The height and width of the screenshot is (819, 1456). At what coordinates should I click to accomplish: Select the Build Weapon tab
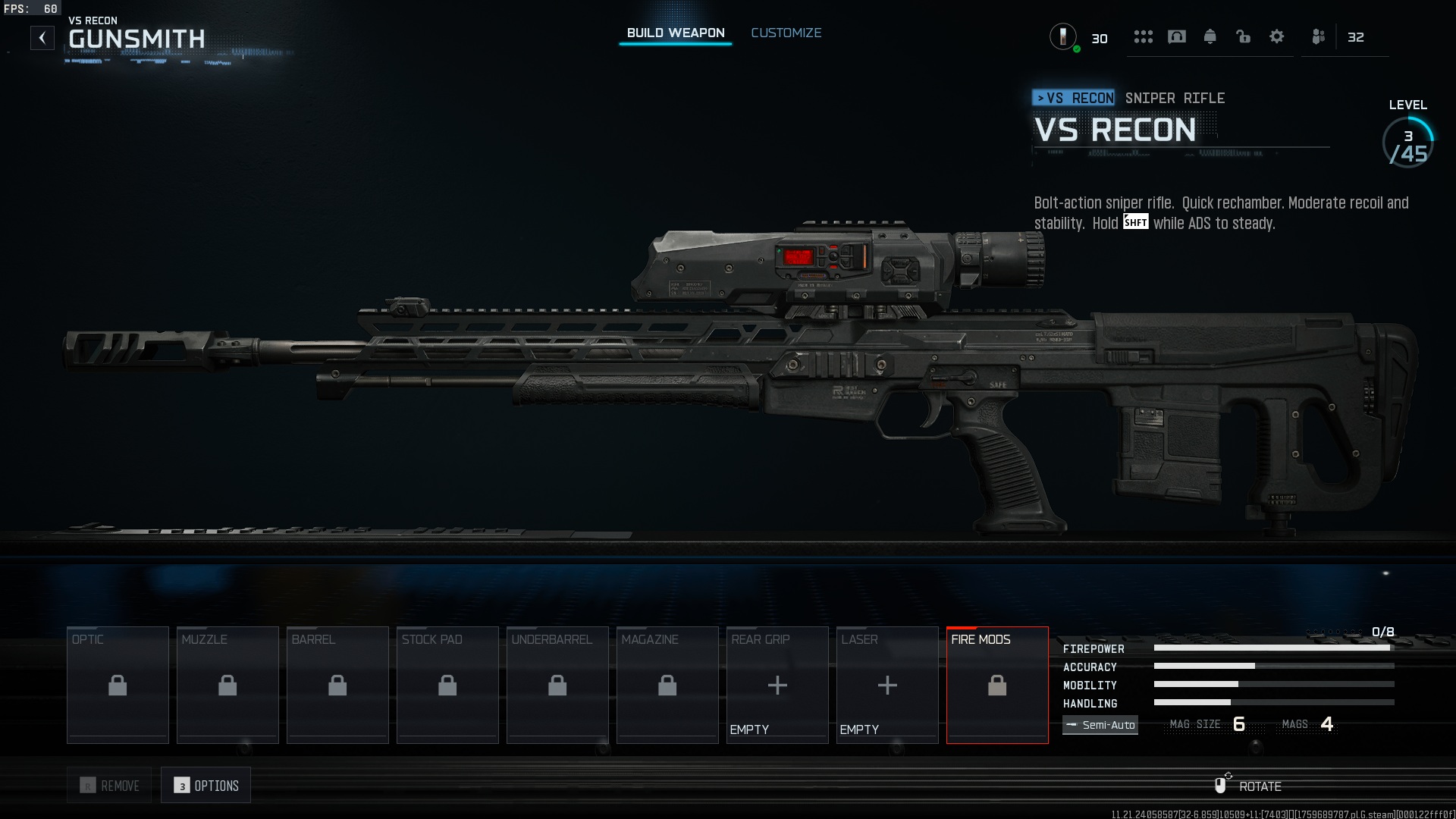675,33
